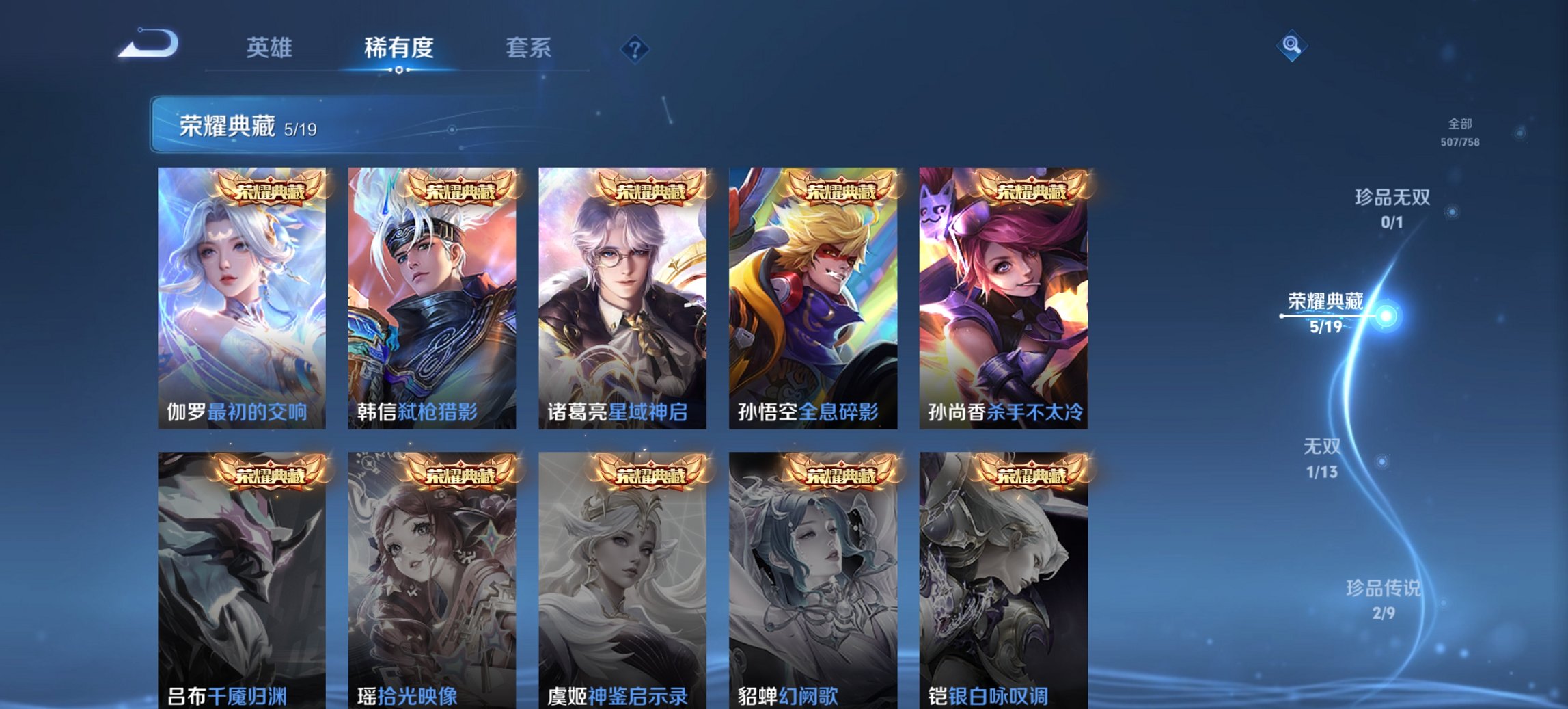
Task: Switch to the 英雄 tab
Action: pos(271,48)
